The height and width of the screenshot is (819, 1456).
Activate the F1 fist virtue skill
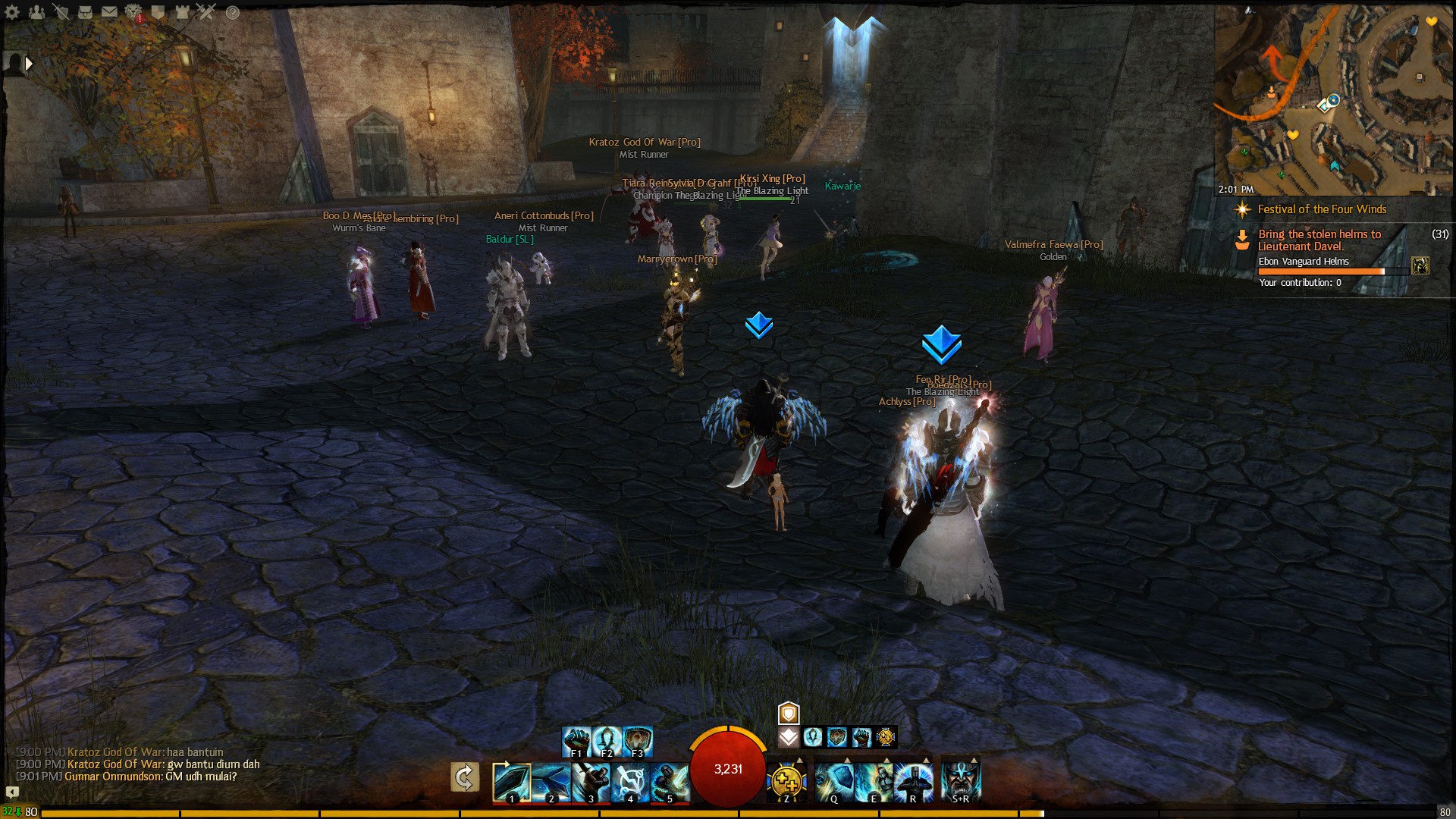(x=576, y=741)
